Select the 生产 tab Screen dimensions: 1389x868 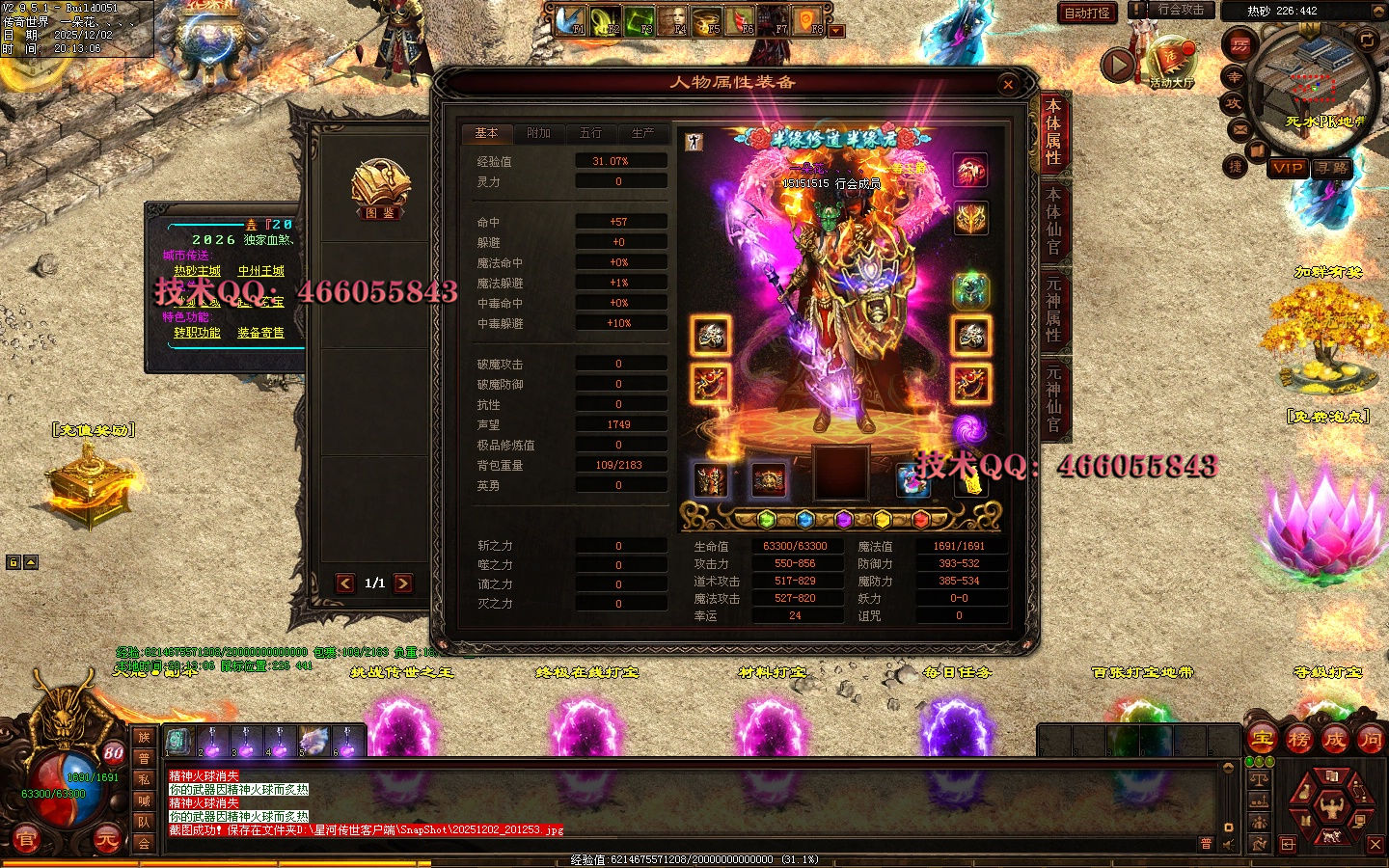[642, 133]
